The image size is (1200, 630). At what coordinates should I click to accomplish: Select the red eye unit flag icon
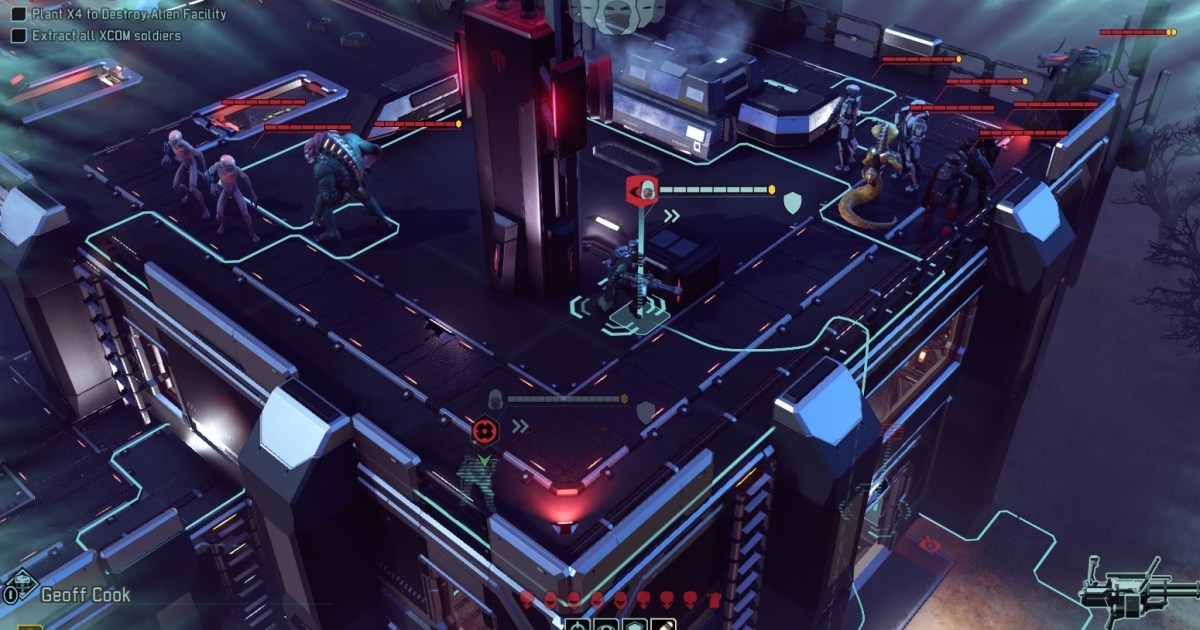tap(641, 189)
